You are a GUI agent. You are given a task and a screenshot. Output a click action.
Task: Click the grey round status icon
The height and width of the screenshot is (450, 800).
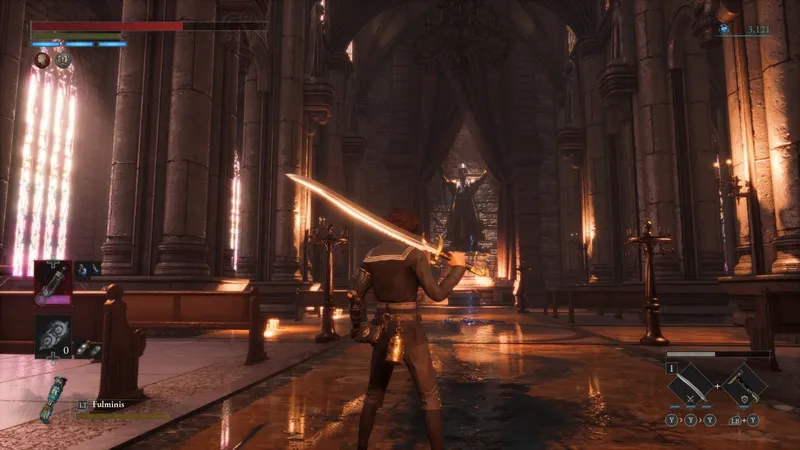tap(62, 60)
